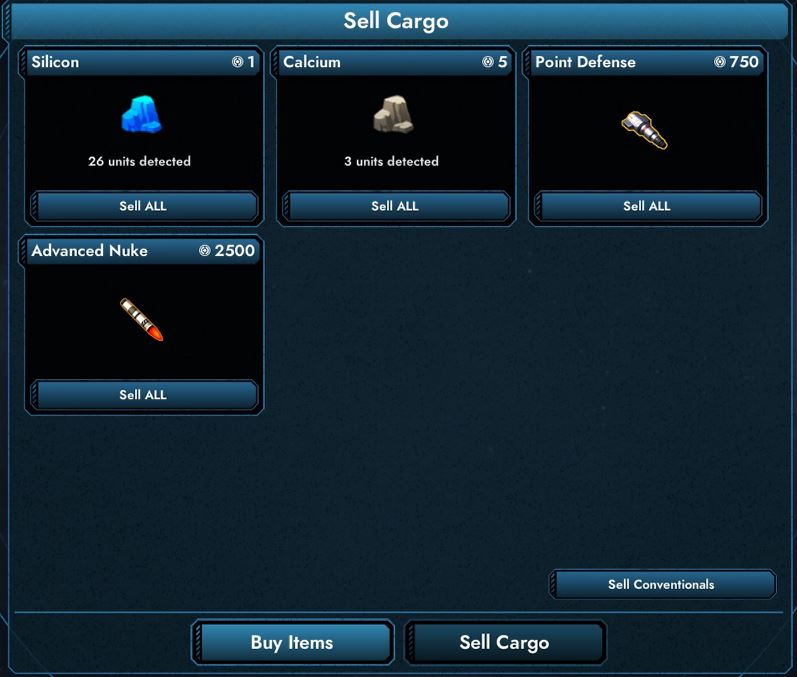Choose the Calcium rock icon

[393, 116]
